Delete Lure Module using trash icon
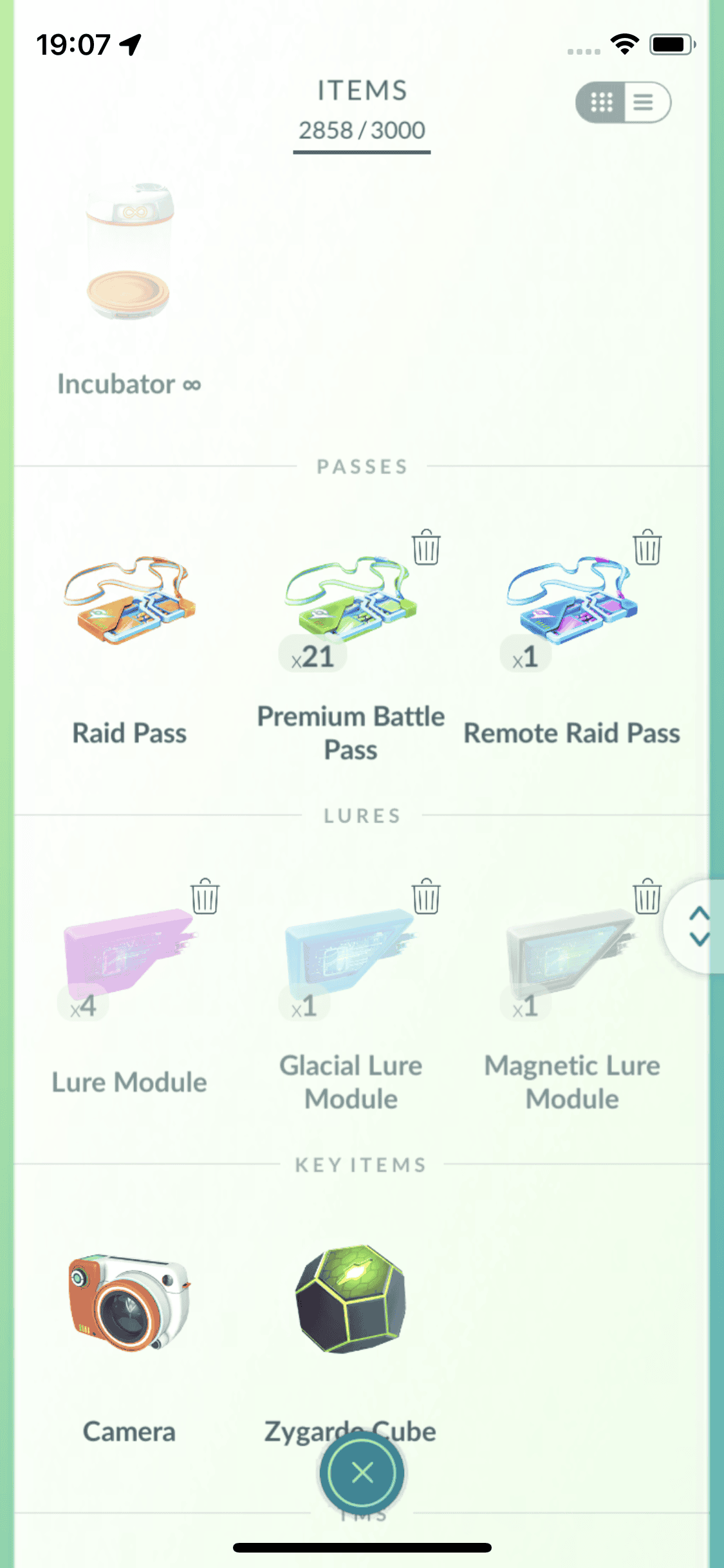Image resolution: width=724 pixels, height=1568 pixels. point(205,896)
